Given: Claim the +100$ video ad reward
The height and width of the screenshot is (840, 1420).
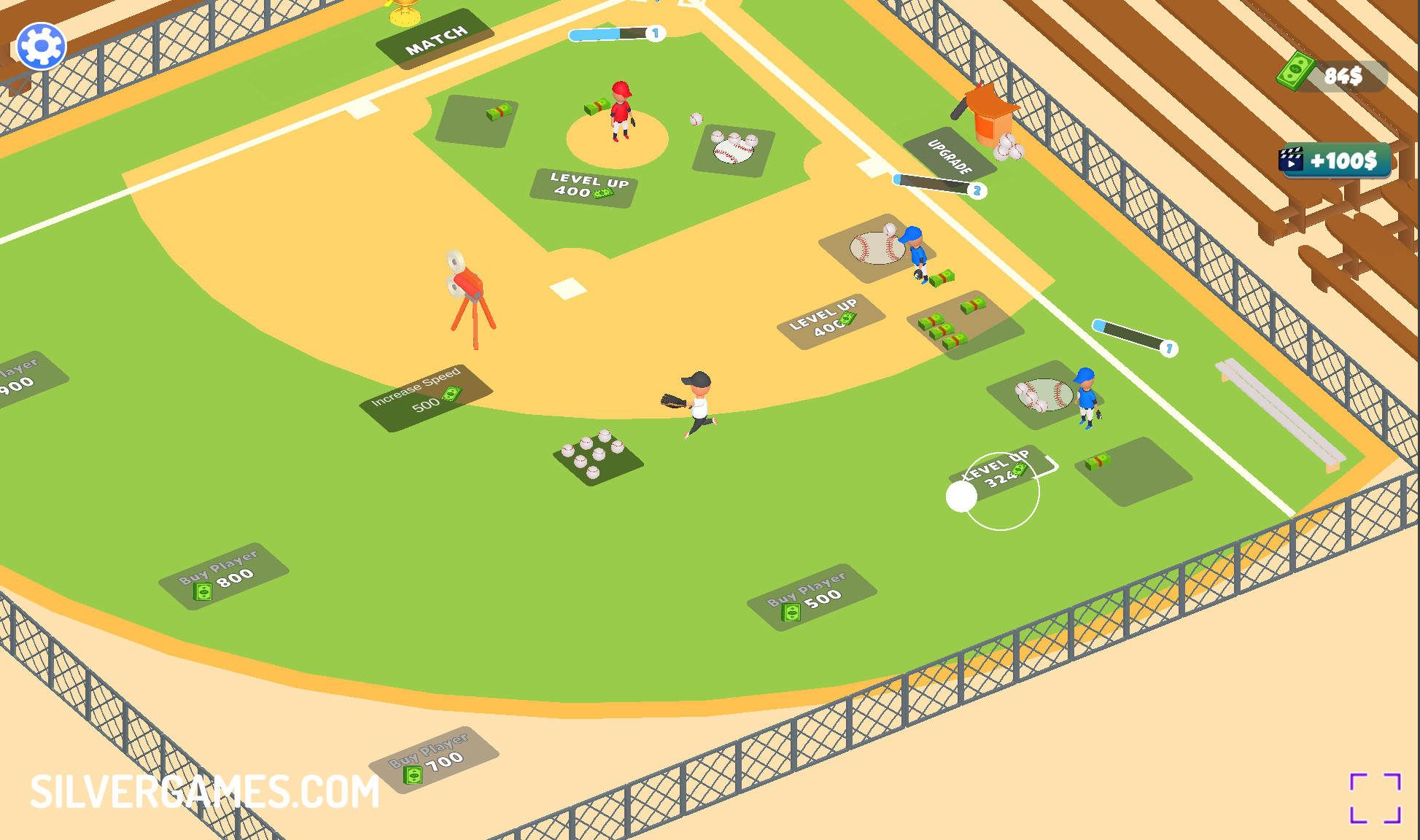Looking at the screenshot, I should click(x=1334, y=160).
